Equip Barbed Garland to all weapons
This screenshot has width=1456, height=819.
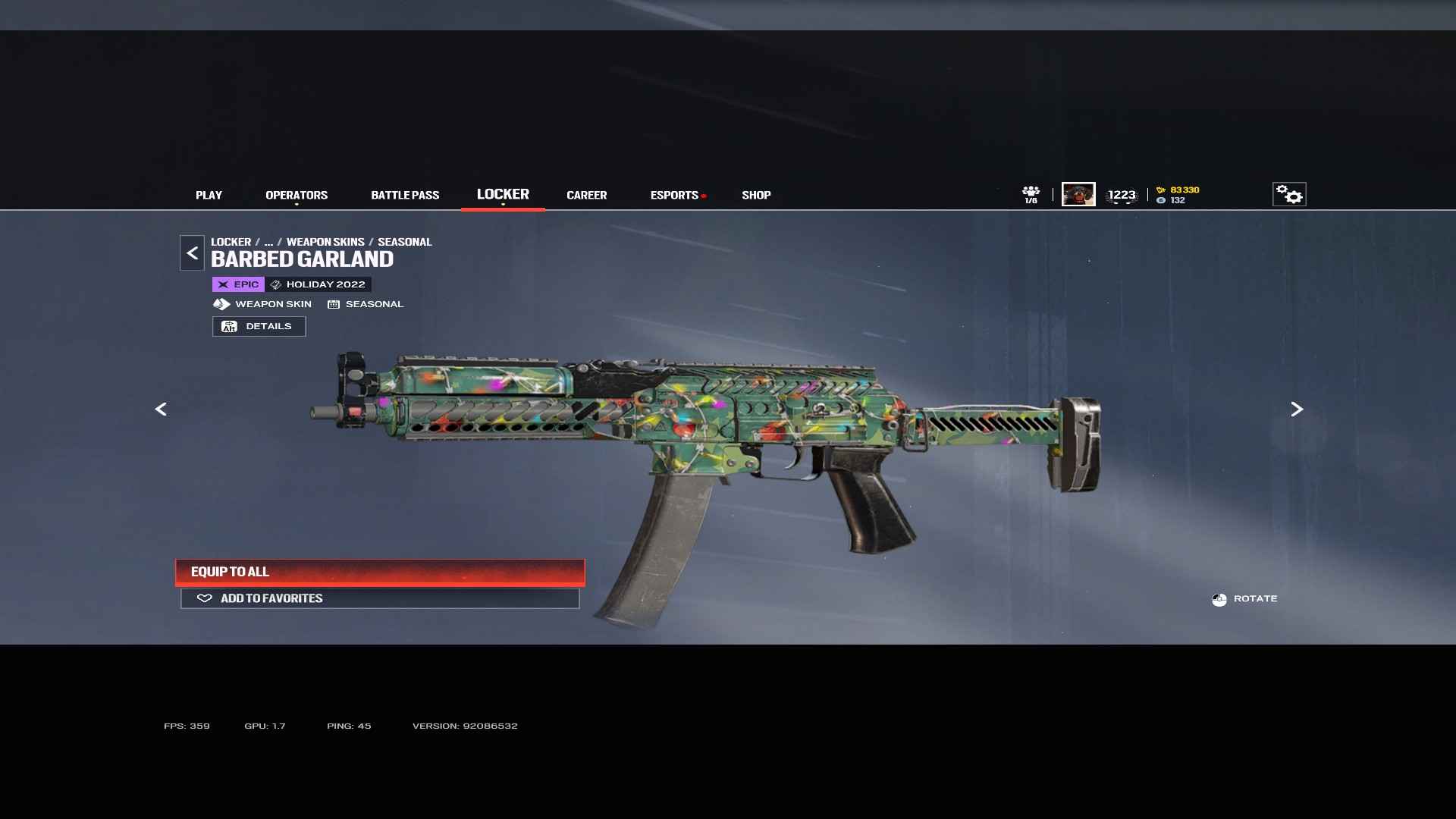coord(380,572)
